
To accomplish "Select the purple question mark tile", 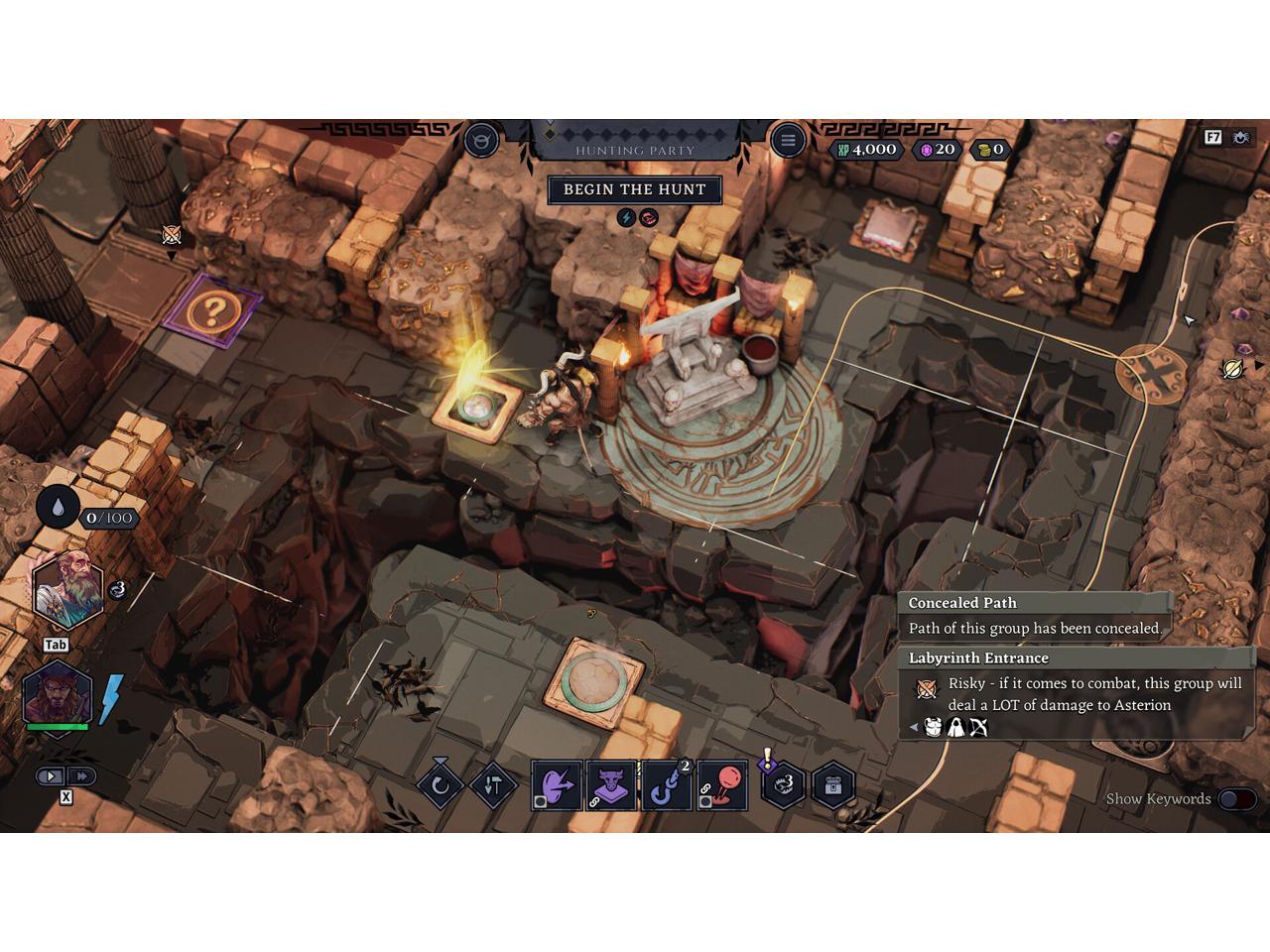I will pyautogui.click(x=210, y=311).
